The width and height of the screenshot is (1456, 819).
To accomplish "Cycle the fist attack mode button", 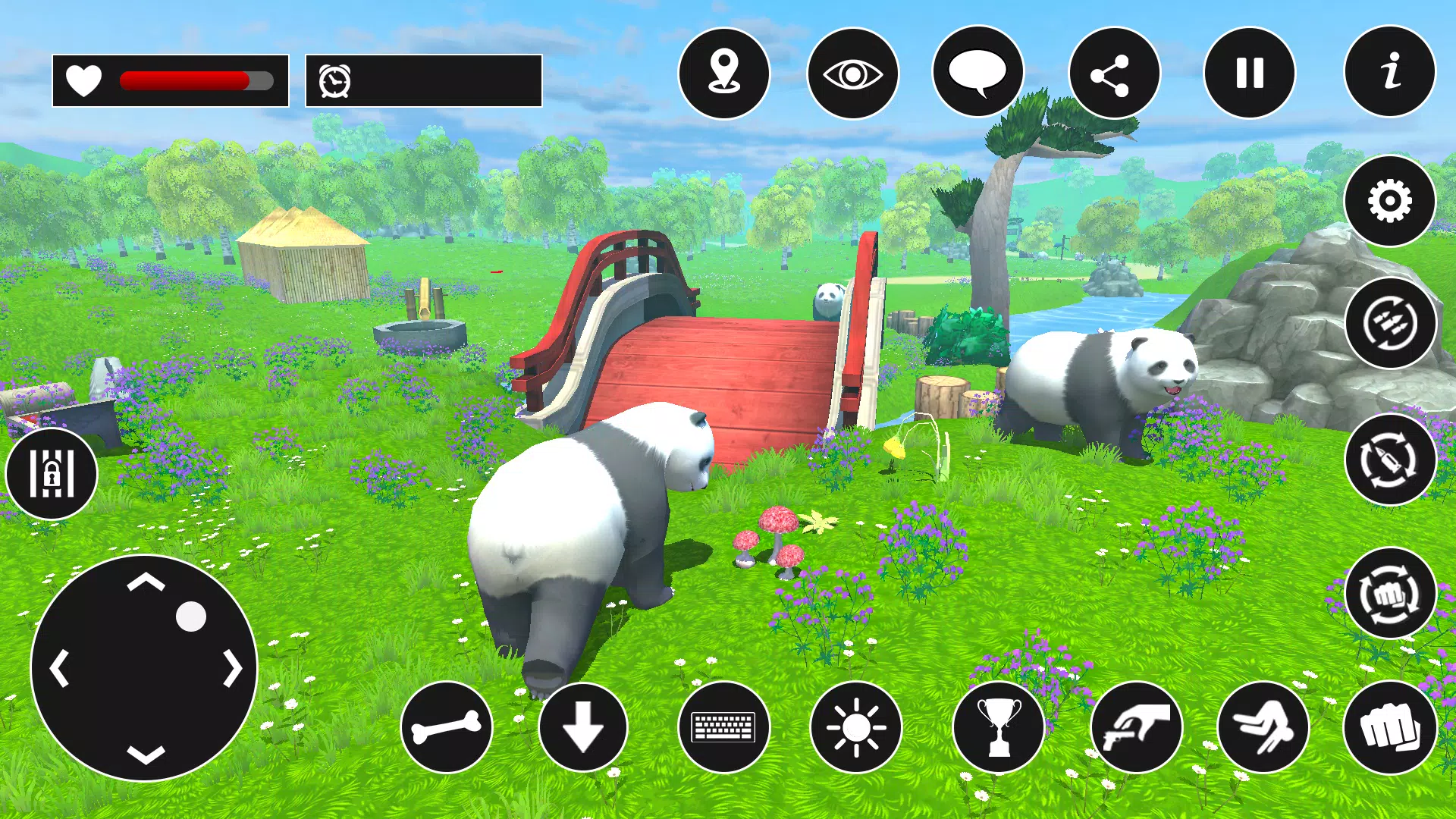I will (1389, 594).
